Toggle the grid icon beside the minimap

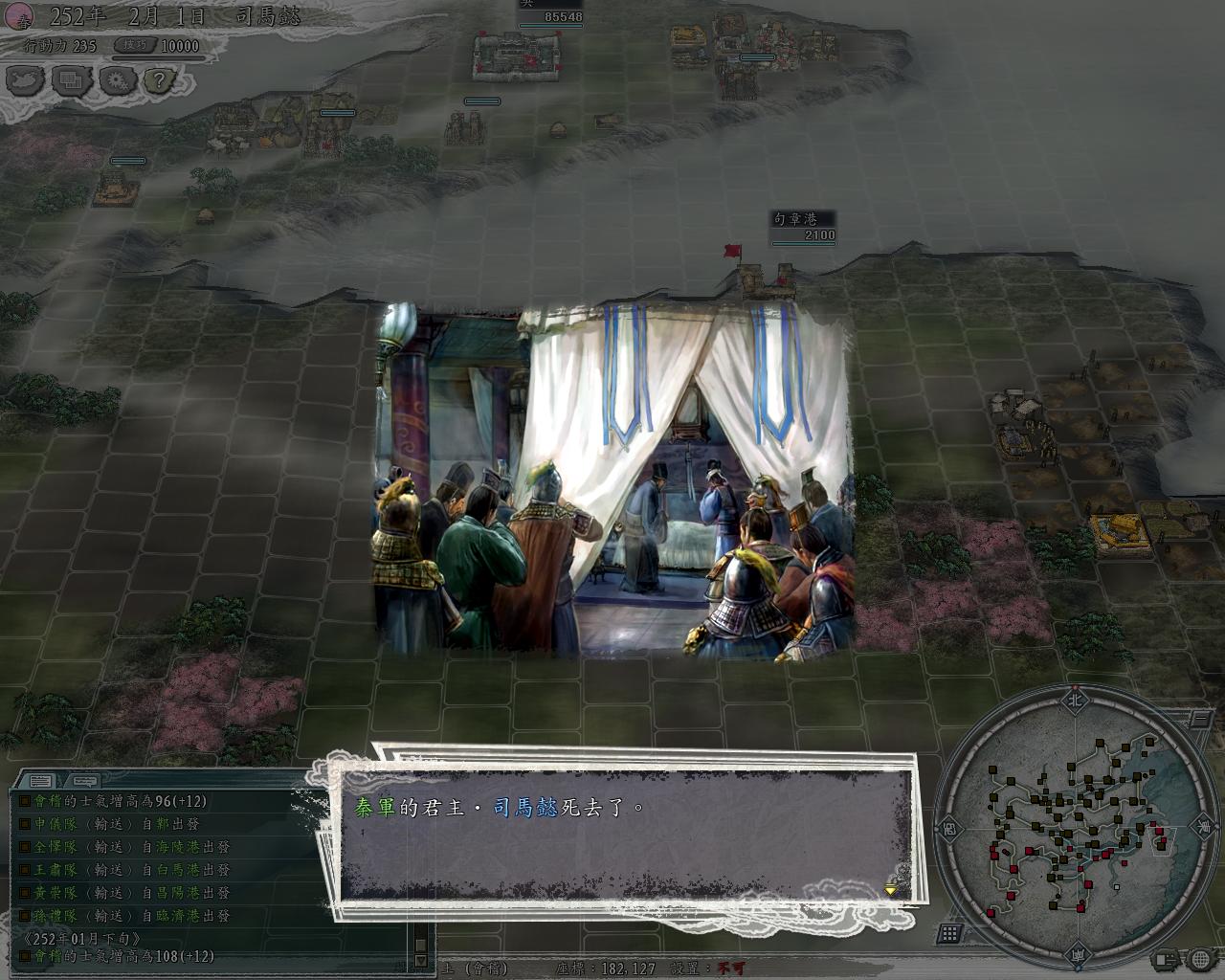pos(949,933)
